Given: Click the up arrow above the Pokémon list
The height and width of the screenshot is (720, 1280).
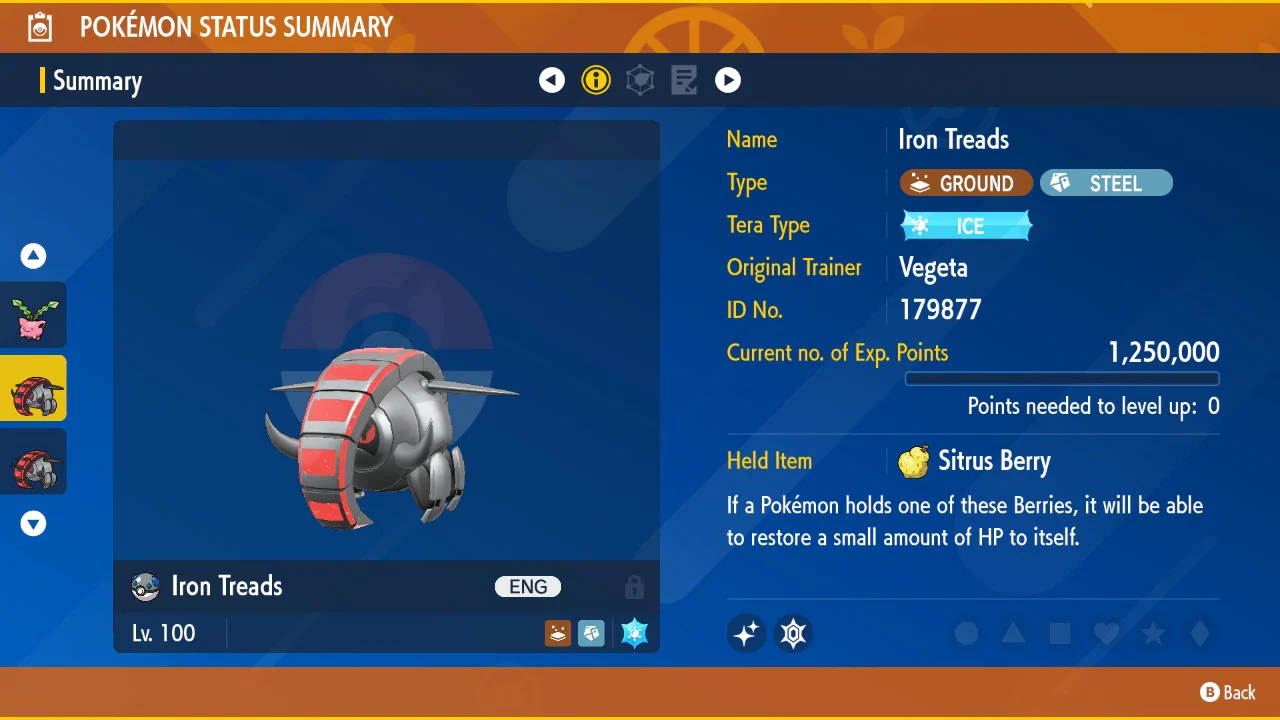Looking at the screenshot, I should tap(34, 257).
